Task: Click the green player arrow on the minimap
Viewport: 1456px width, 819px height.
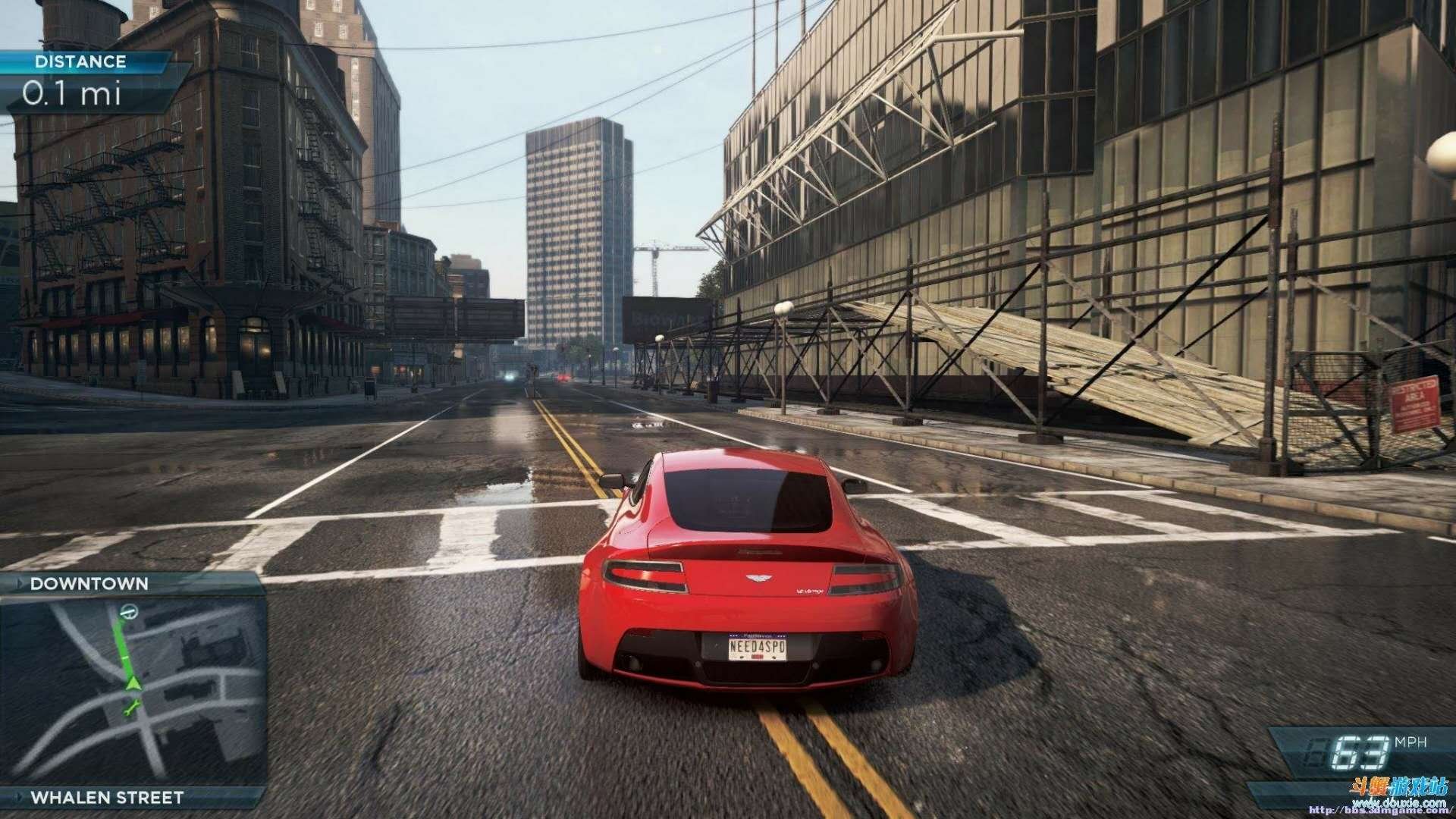Action: pos(133,683)
